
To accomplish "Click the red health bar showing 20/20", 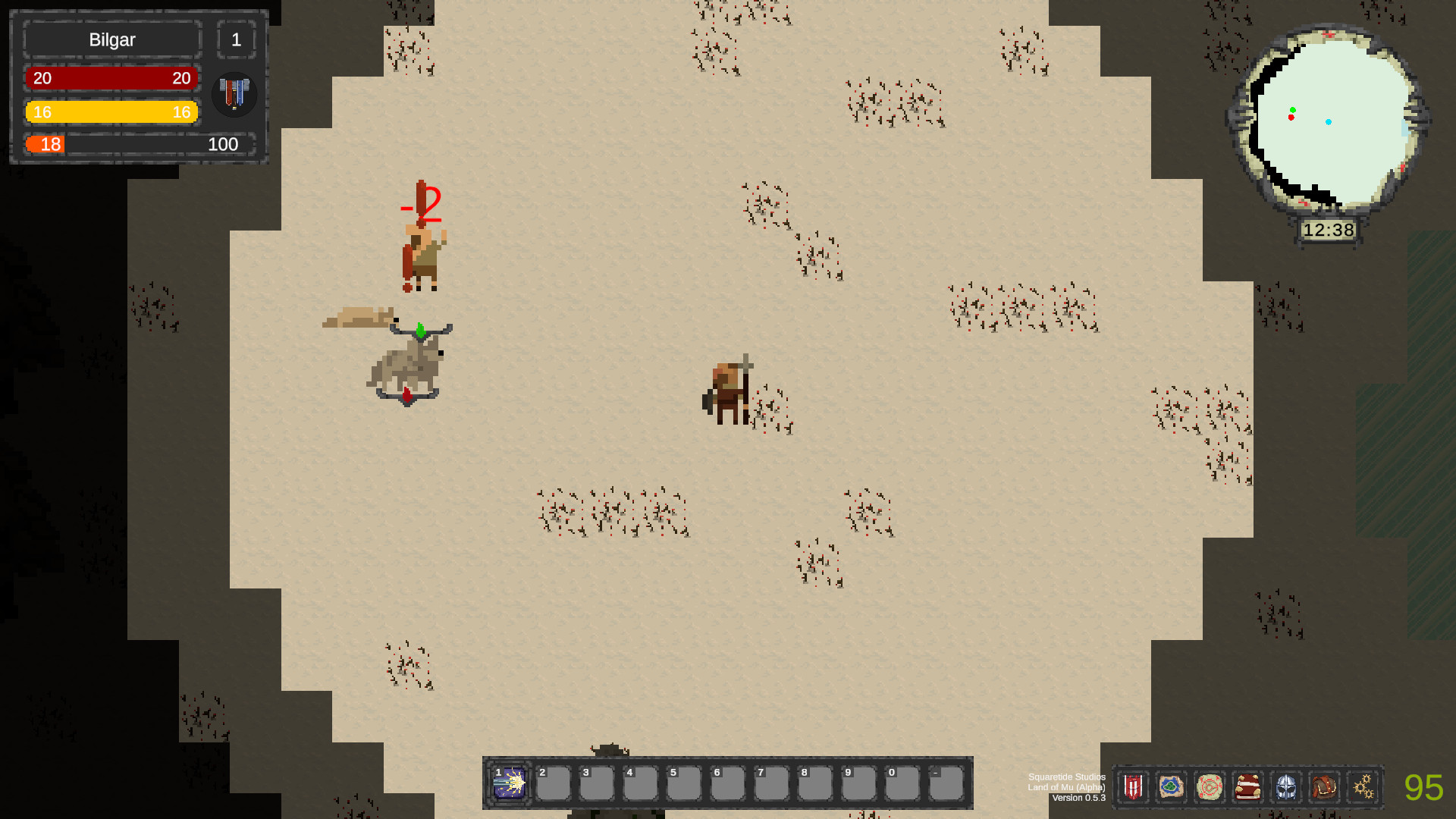I will (111, 77).
